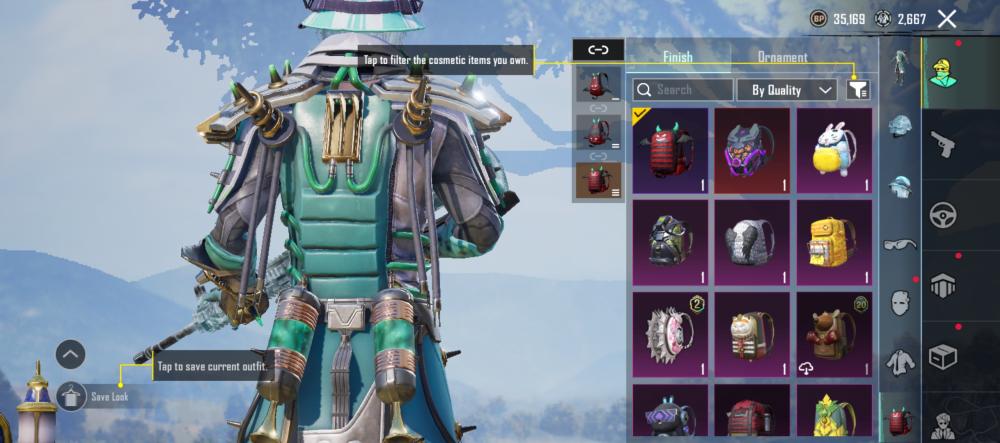Open the crate box category

pos(942,356)
